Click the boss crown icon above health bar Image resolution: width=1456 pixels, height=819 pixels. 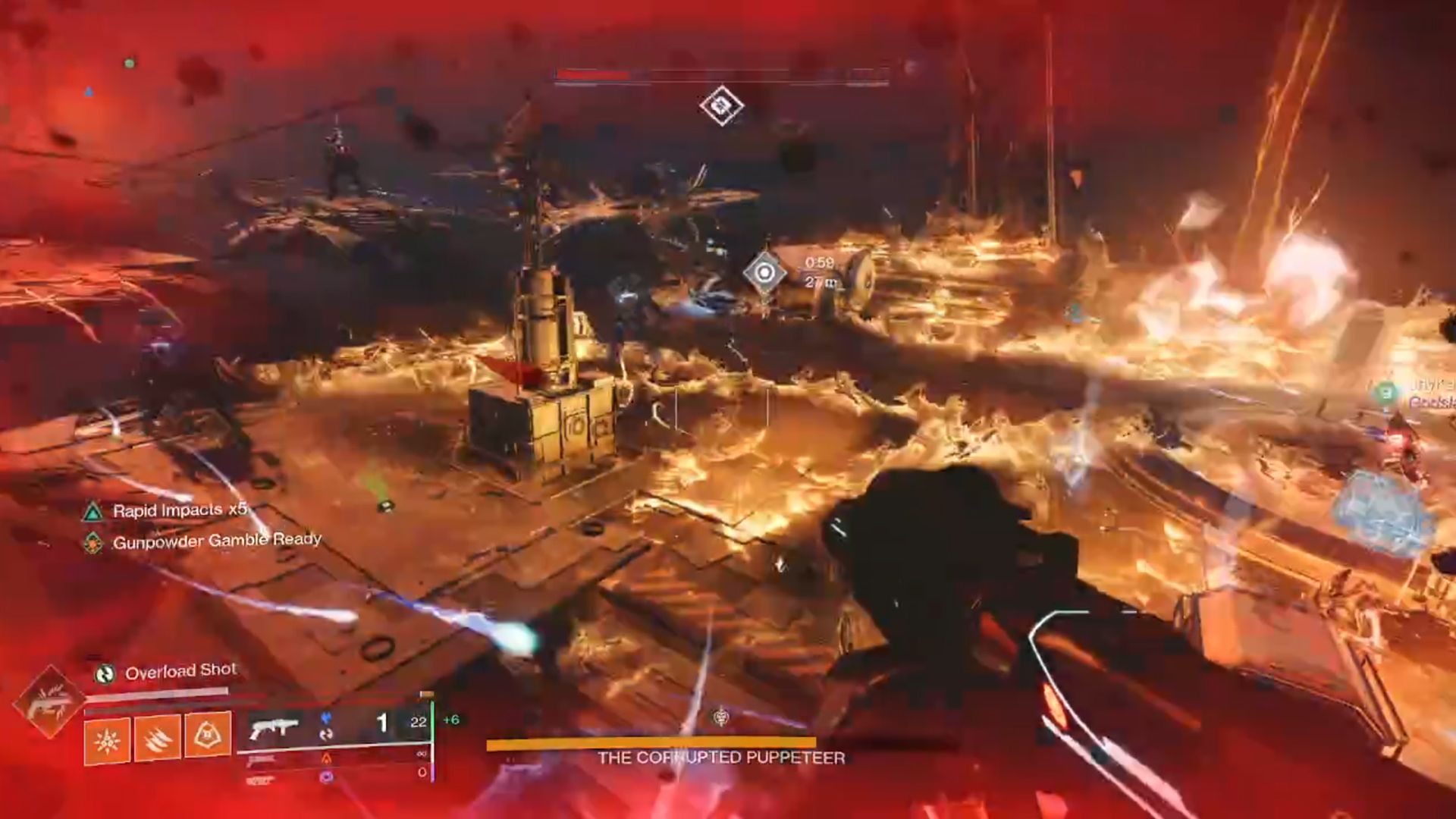point(719,716)
